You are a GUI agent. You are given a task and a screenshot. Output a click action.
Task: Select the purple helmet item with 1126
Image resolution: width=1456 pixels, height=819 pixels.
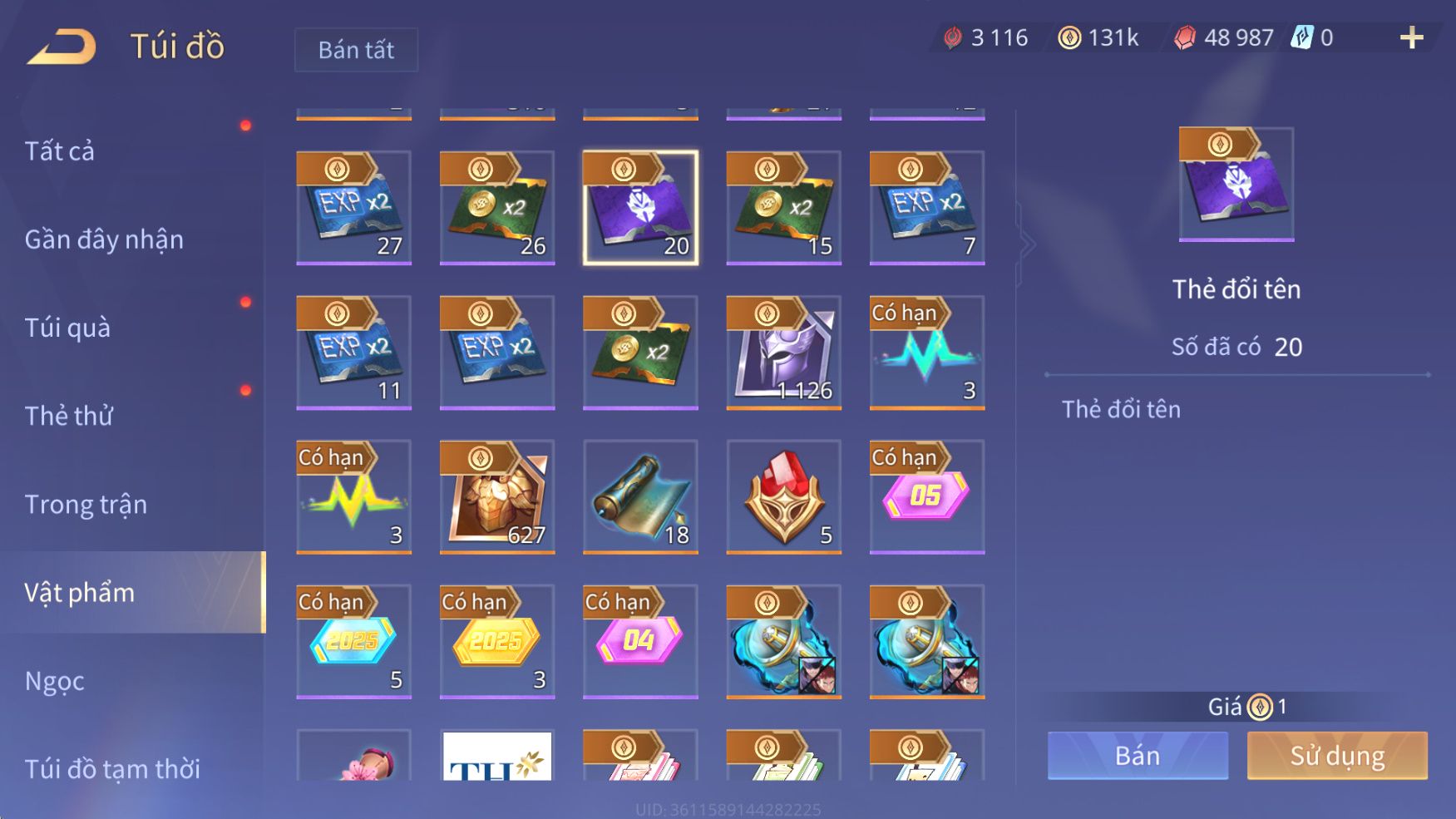pos(783,352)
